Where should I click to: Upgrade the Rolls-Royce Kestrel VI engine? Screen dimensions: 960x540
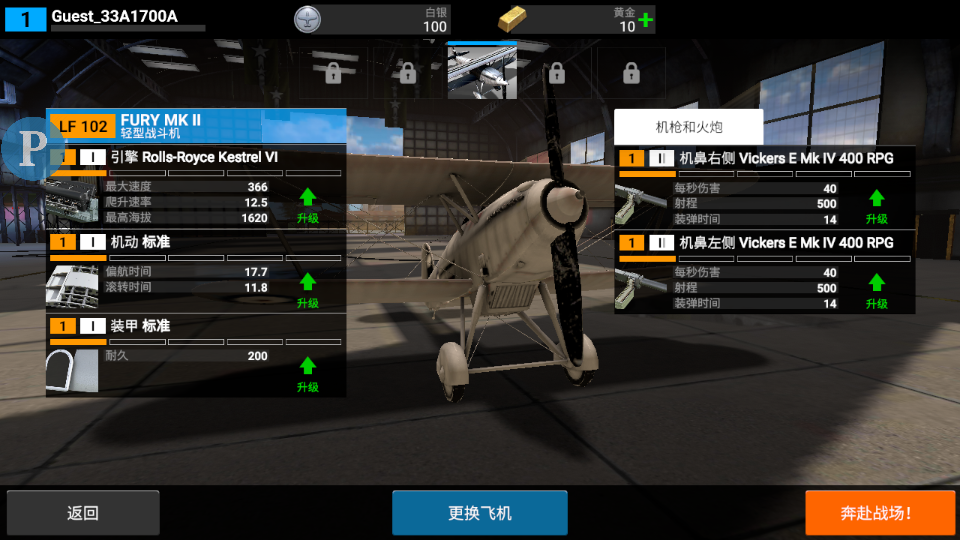(307, 203)
